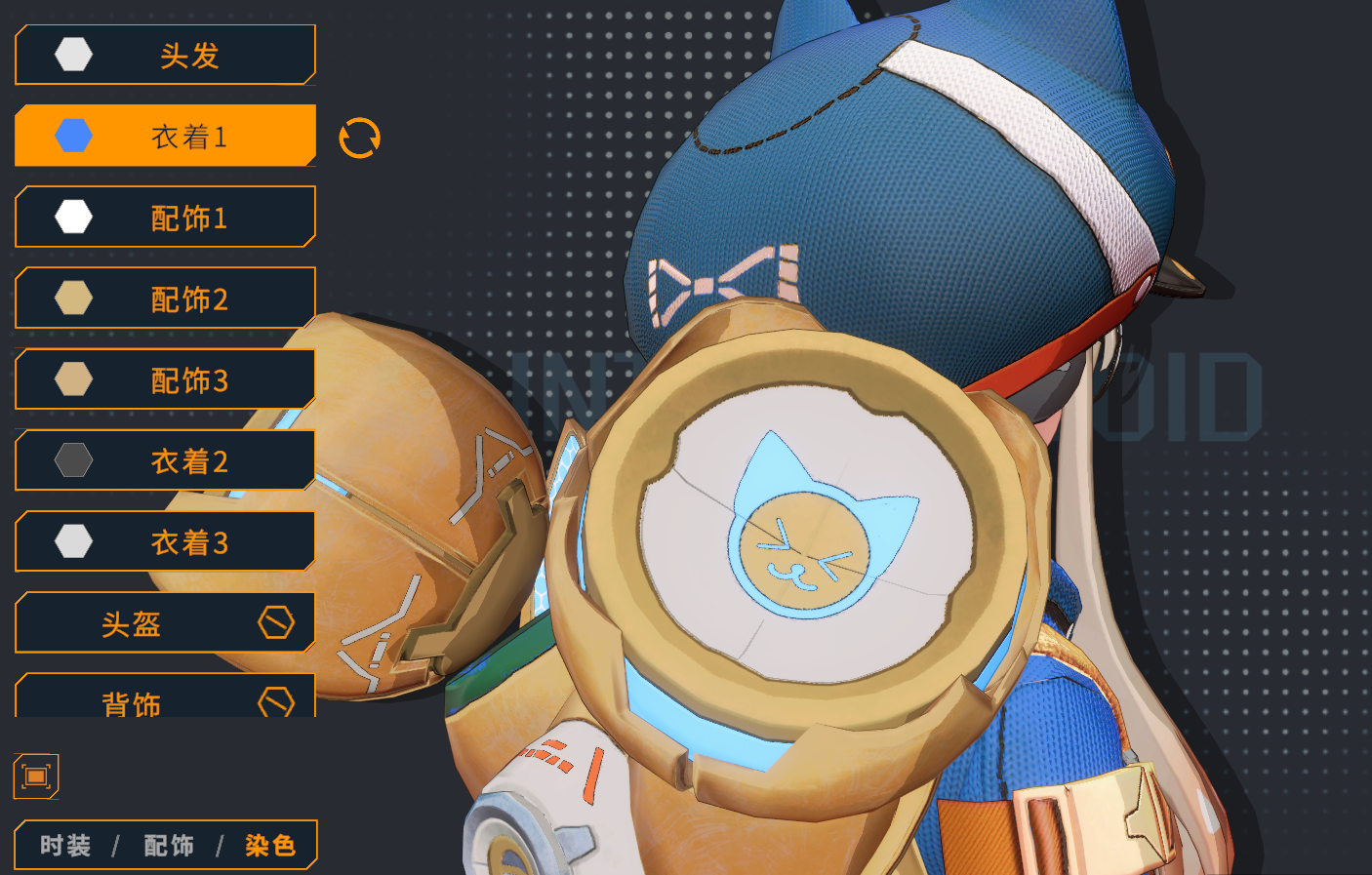Click the screenshot frame icon at bottom left
This screenshot has width=1372, height=875.
[x=36, y=776]
